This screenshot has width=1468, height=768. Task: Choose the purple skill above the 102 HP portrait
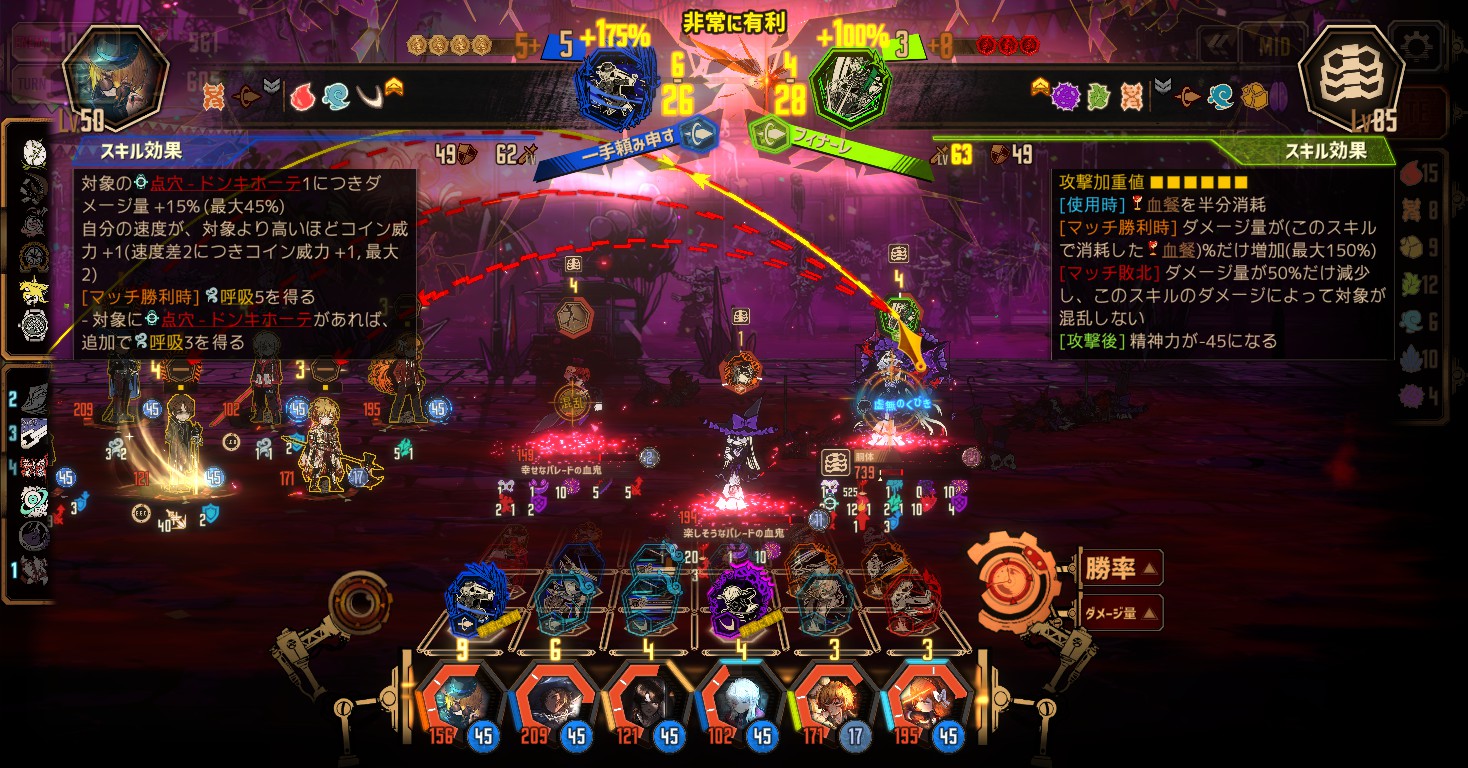click(739, 600)
